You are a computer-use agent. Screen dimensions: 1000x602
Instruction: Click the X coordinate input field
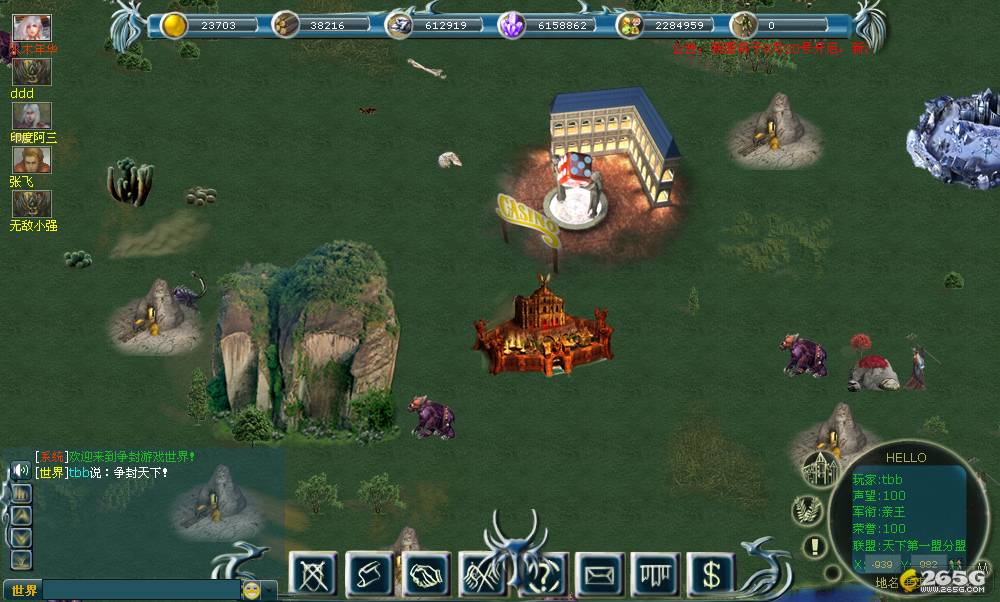coord(882,564)
